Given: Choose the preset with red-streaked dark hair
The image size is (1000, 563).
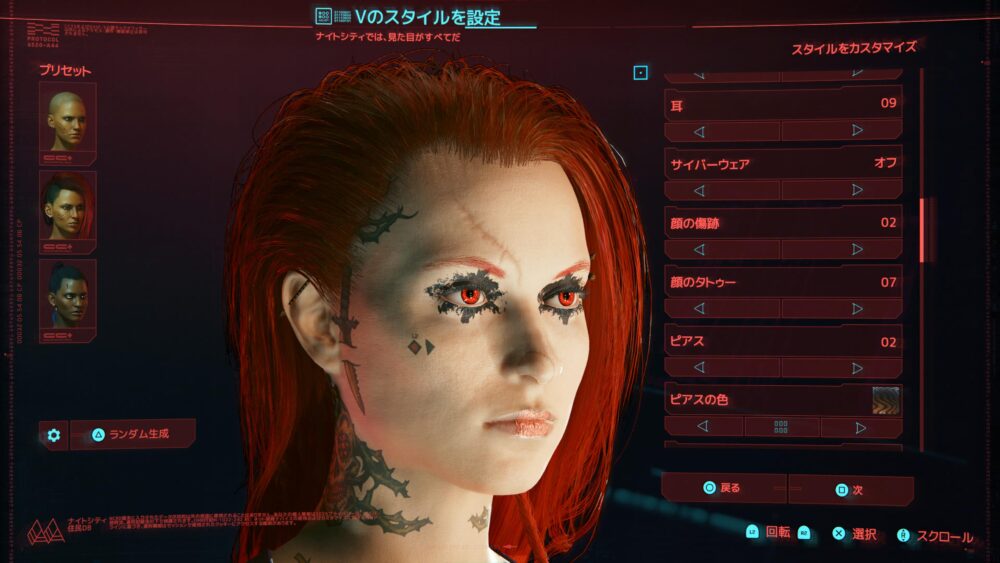Looking at the screenshot, I should 67,205.
